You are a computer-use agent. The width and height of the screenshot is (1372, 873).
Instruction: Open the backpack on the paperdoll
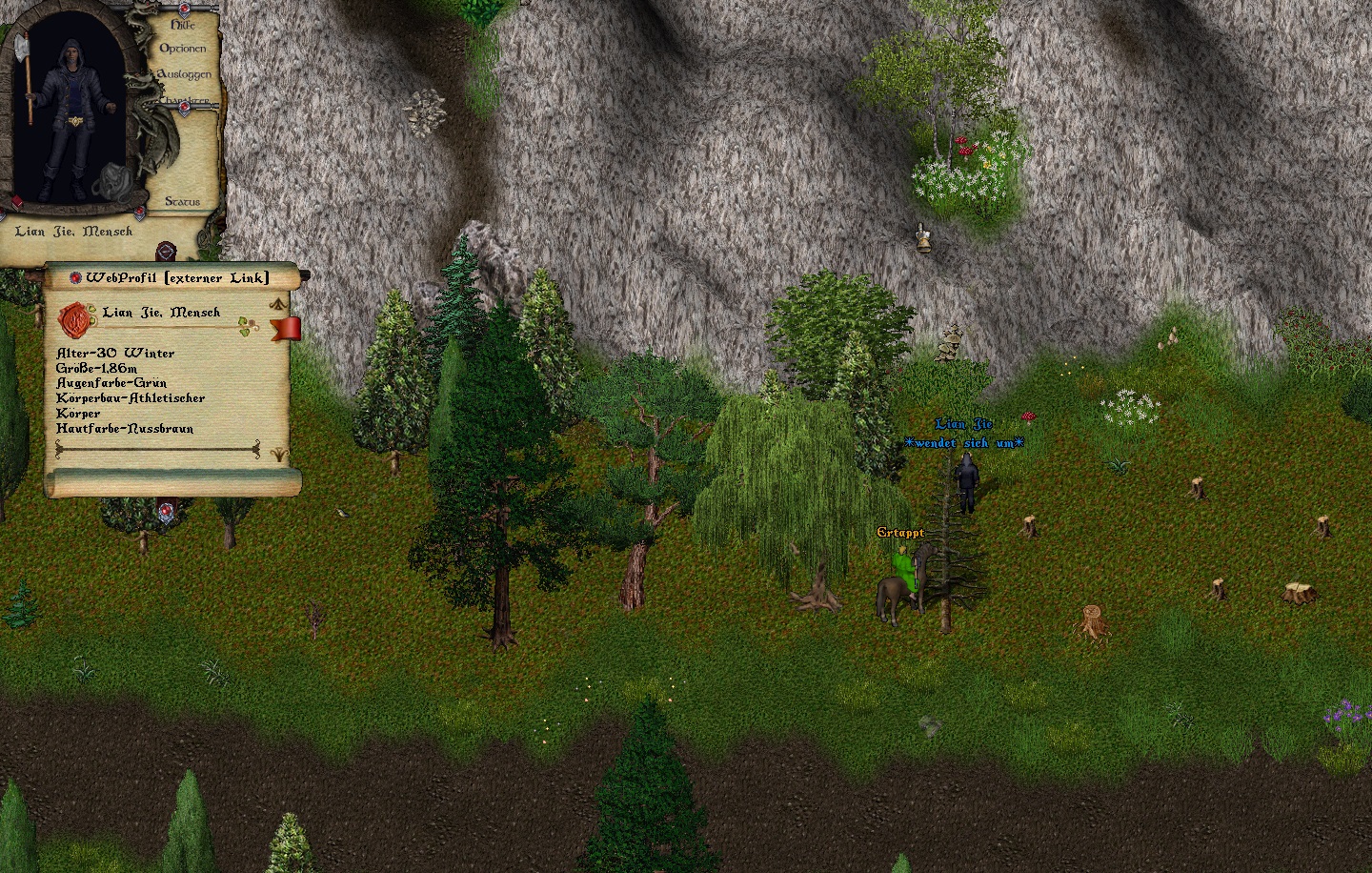coord(114,179)
